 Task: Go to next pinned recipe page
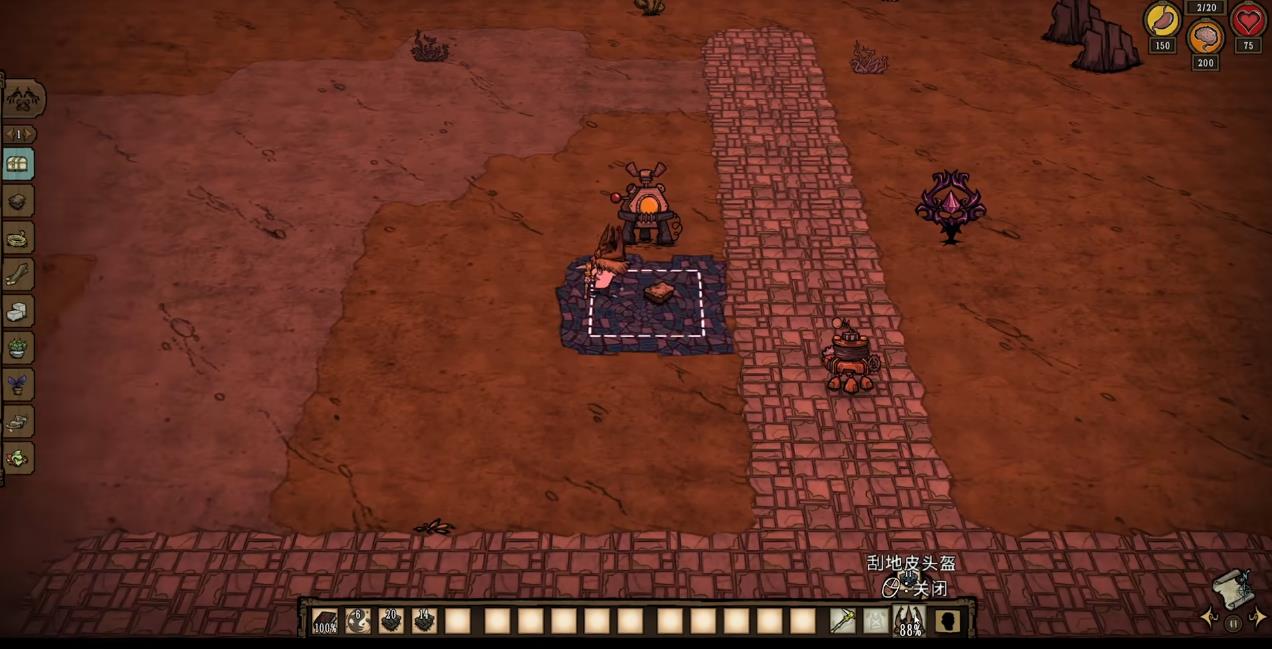point(31,134)
